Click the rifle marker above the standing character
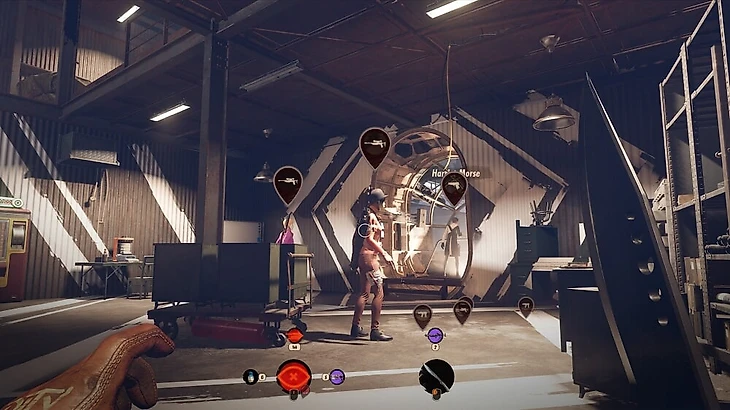The image size is (730, 410). 374,146
